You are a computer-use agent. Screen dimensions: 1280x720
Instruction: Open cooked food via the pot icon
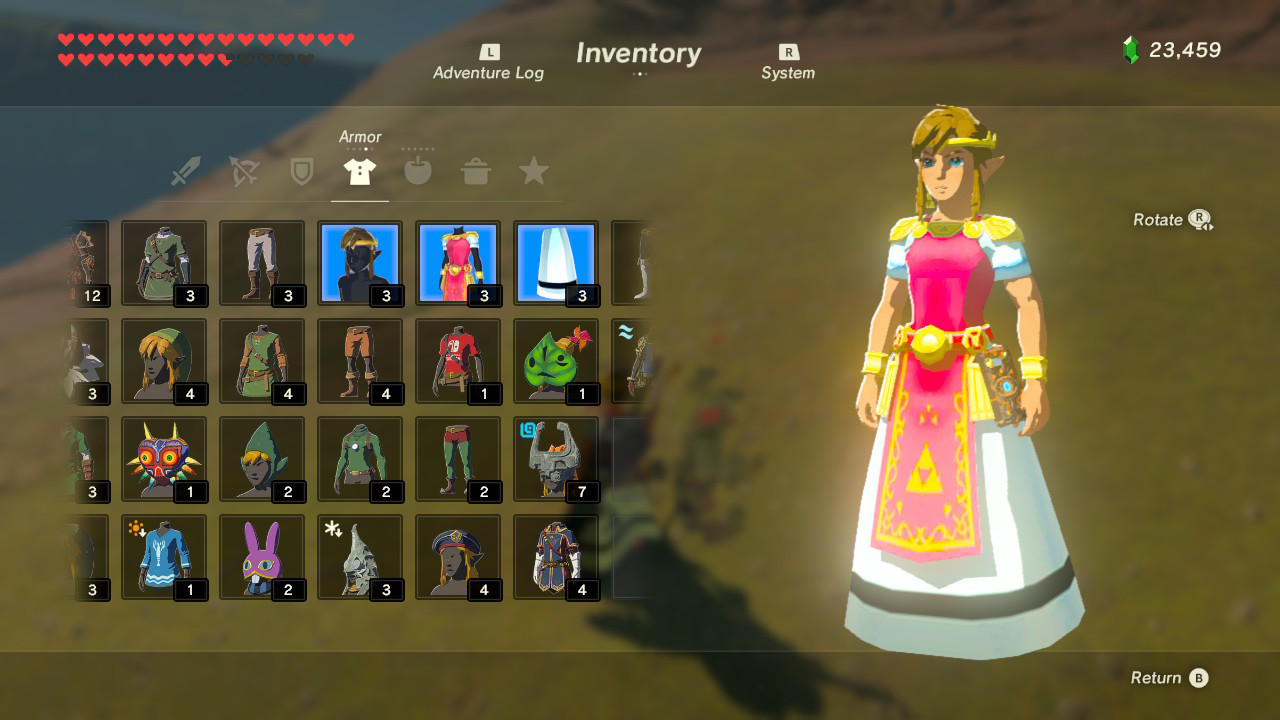tap(476, 170)
